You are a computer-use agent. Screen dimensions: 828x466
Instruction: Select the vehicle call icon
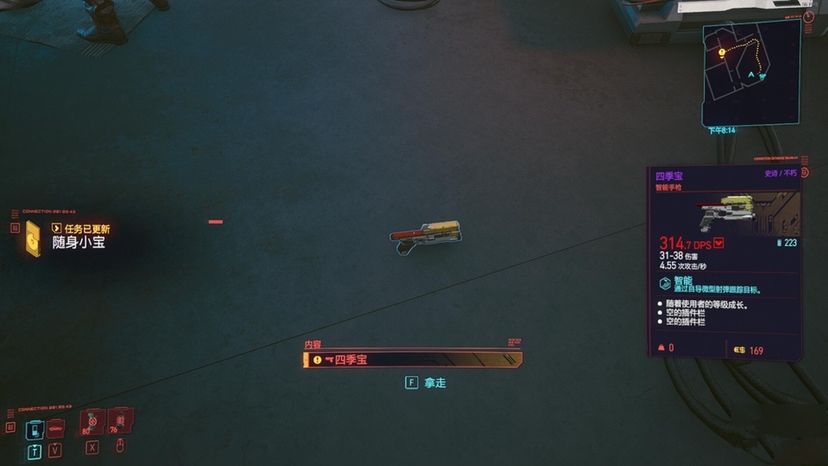point(56,429)
